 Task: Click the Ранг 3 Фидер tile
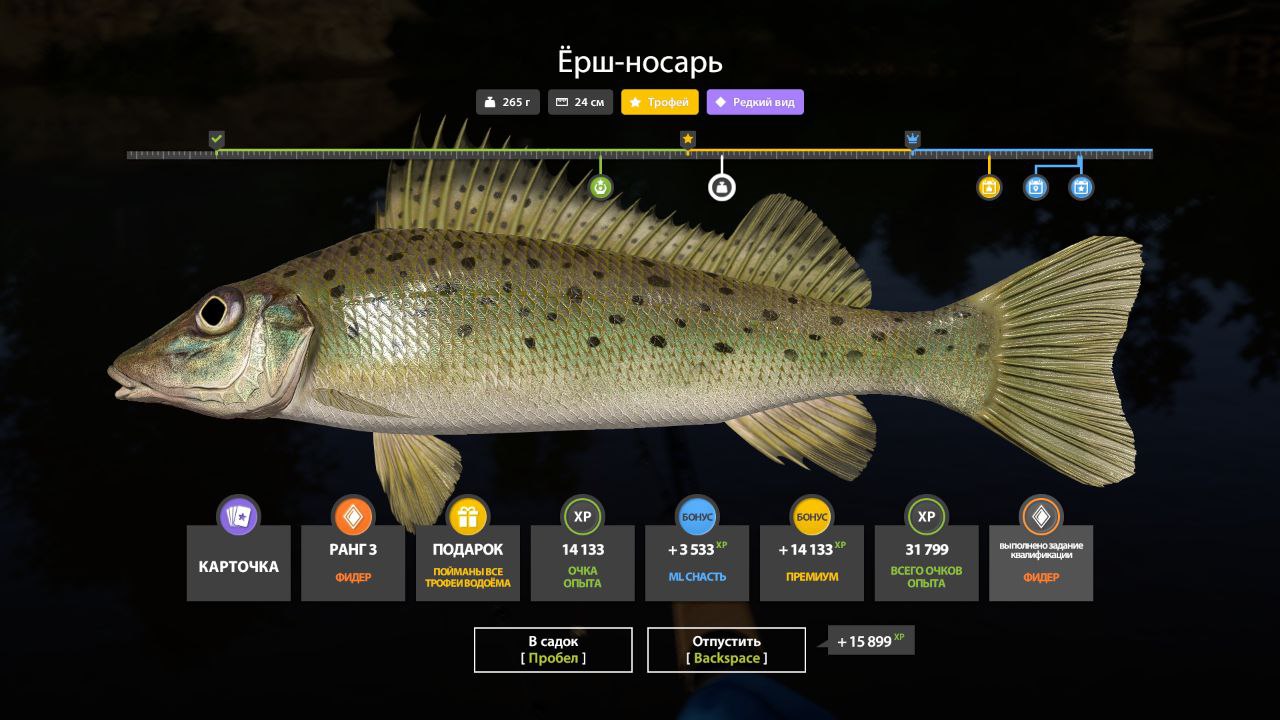[353, 564]
